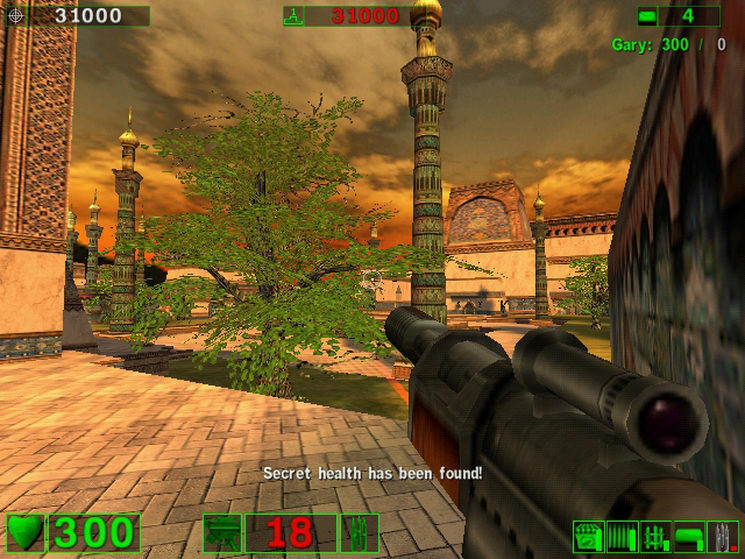Click the green heart health icon
Viewport: 745px width, 559px height.
[x=25, y=533]
